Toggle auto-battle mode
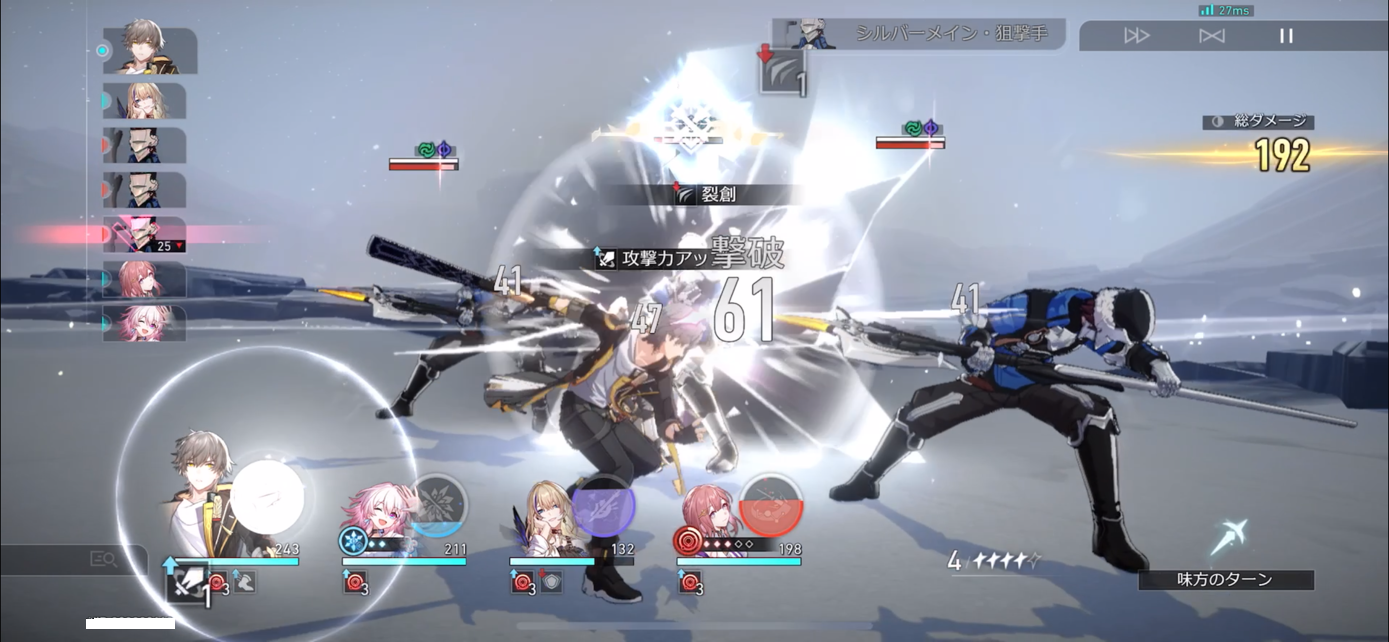Image resolution: width=1389 pixels, height=642 pixels. click(1212, 36)
